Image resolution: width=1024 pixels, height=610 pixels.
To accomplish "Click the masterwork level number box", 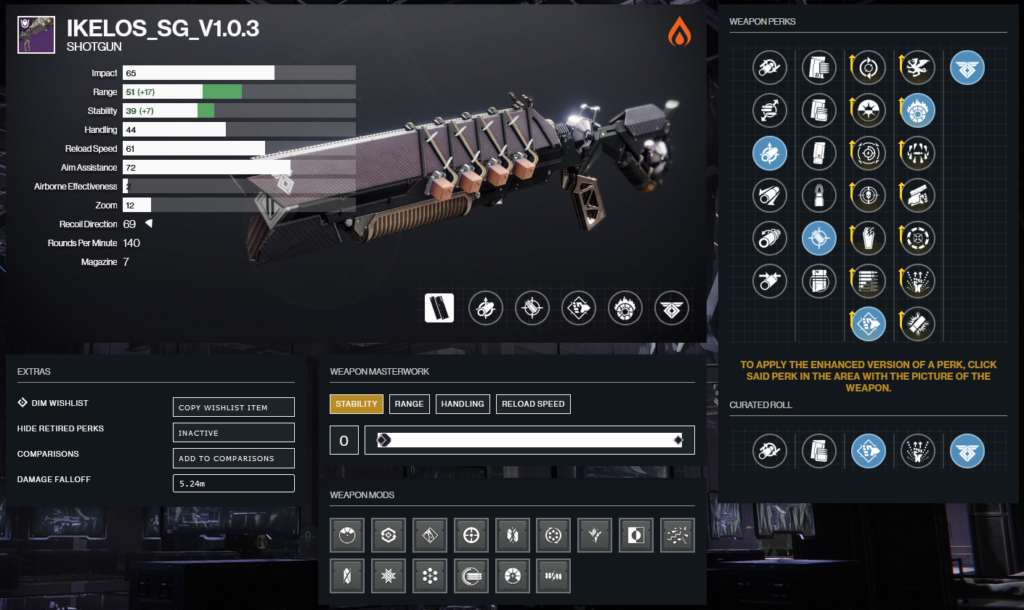I will click(344, 440).
